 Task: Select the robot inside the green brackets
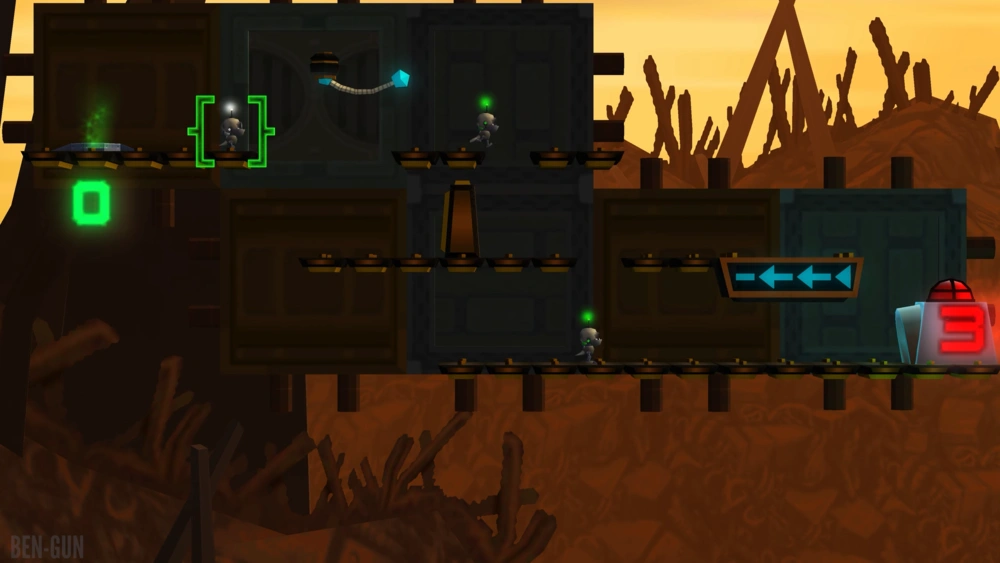click(231, 132)
